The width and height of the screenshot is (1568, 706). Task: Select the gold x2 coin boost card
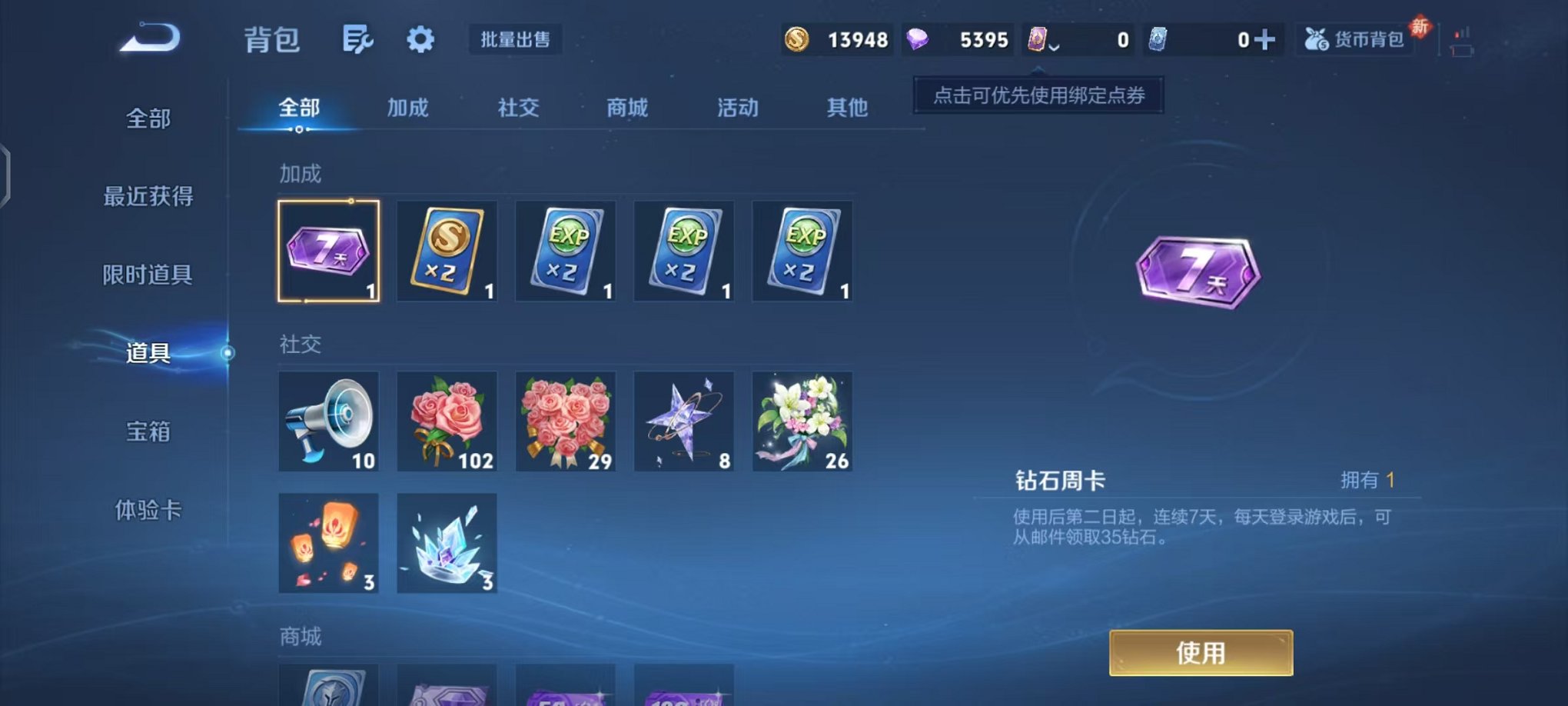tap(447, 251)
